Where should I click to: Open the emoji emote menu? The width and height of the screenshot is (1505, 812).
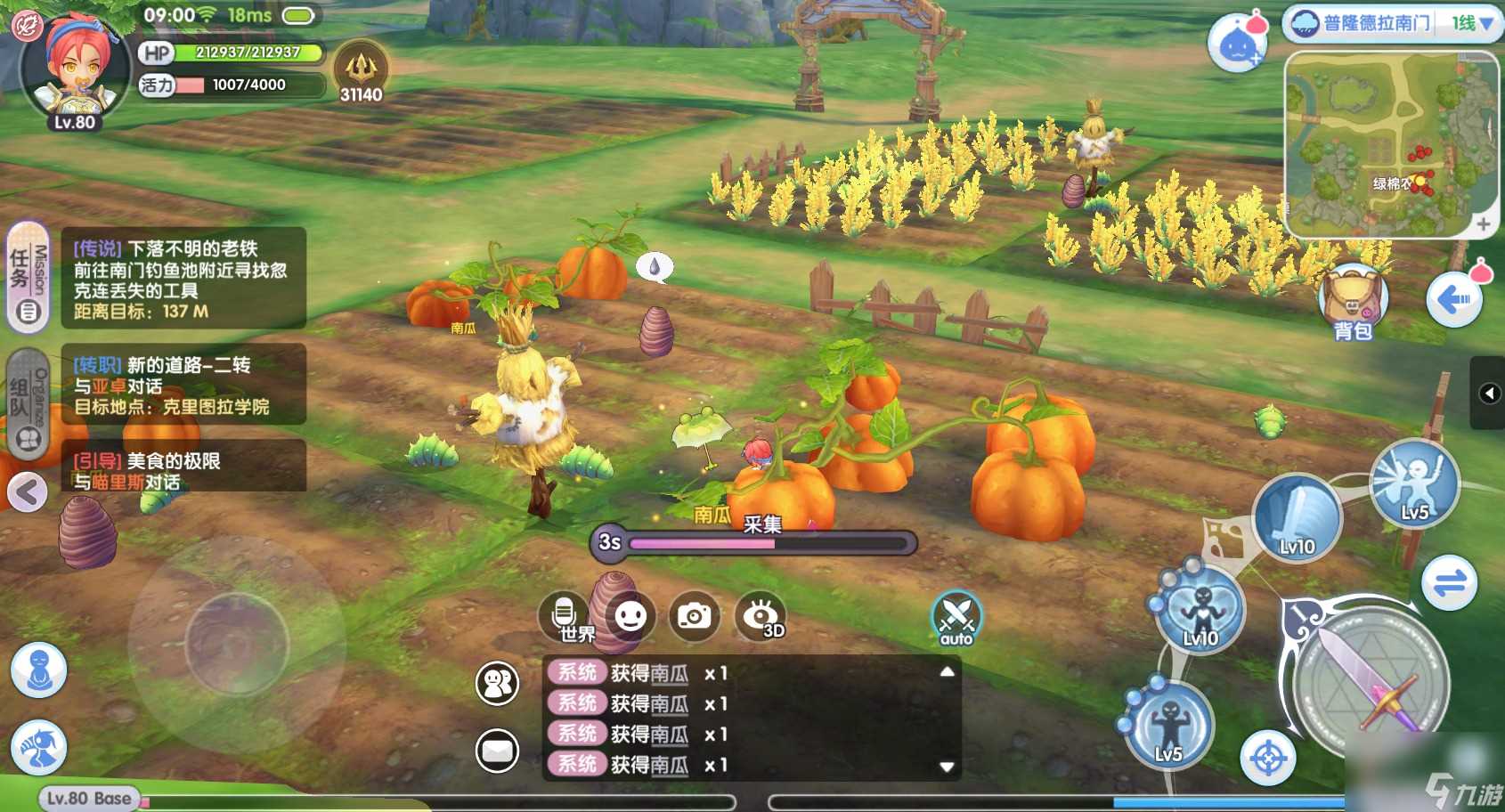tap(630, 616)
